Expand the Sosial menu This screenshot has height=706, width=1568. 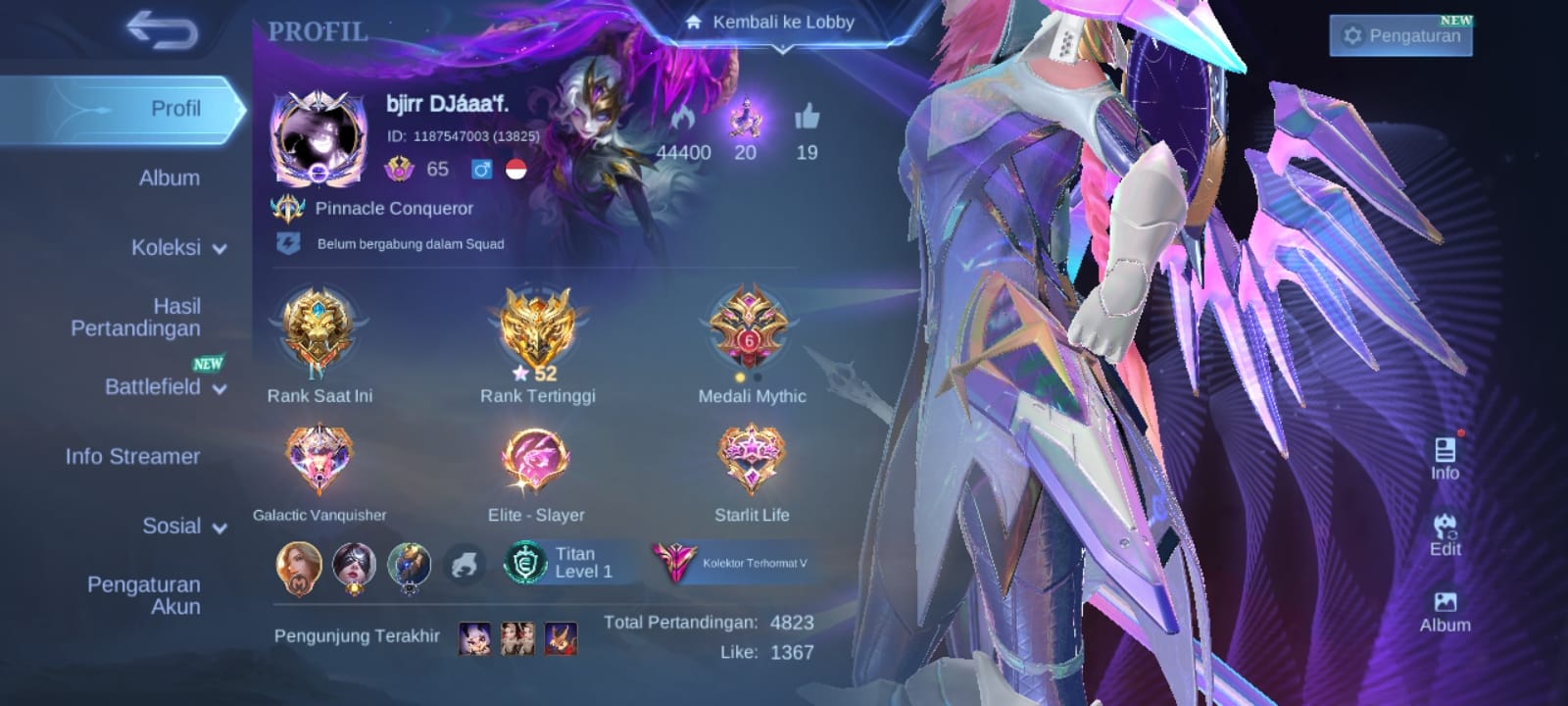click(183, 526)
